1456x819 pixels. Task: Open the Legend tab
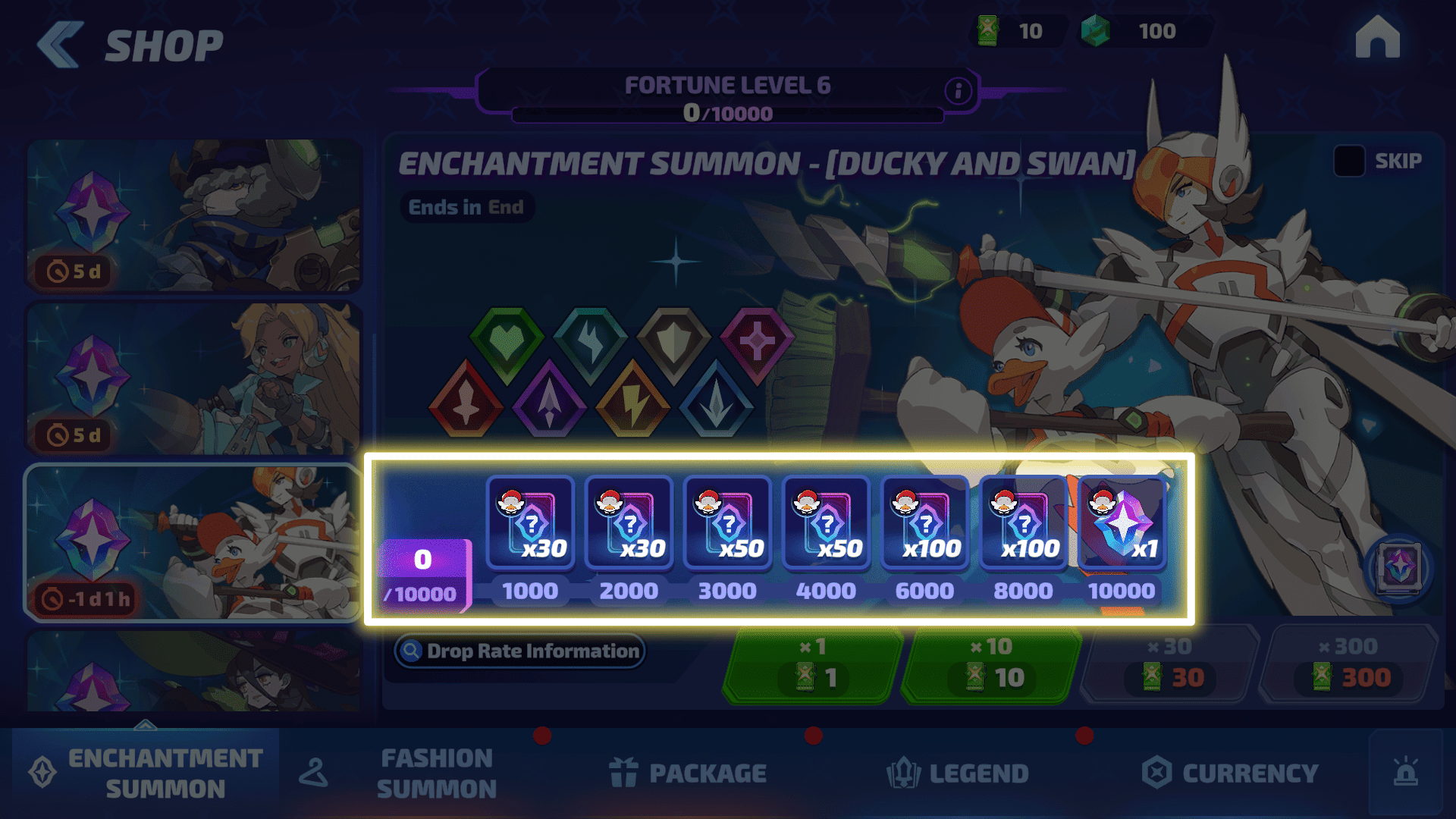(x=958, y=773)
